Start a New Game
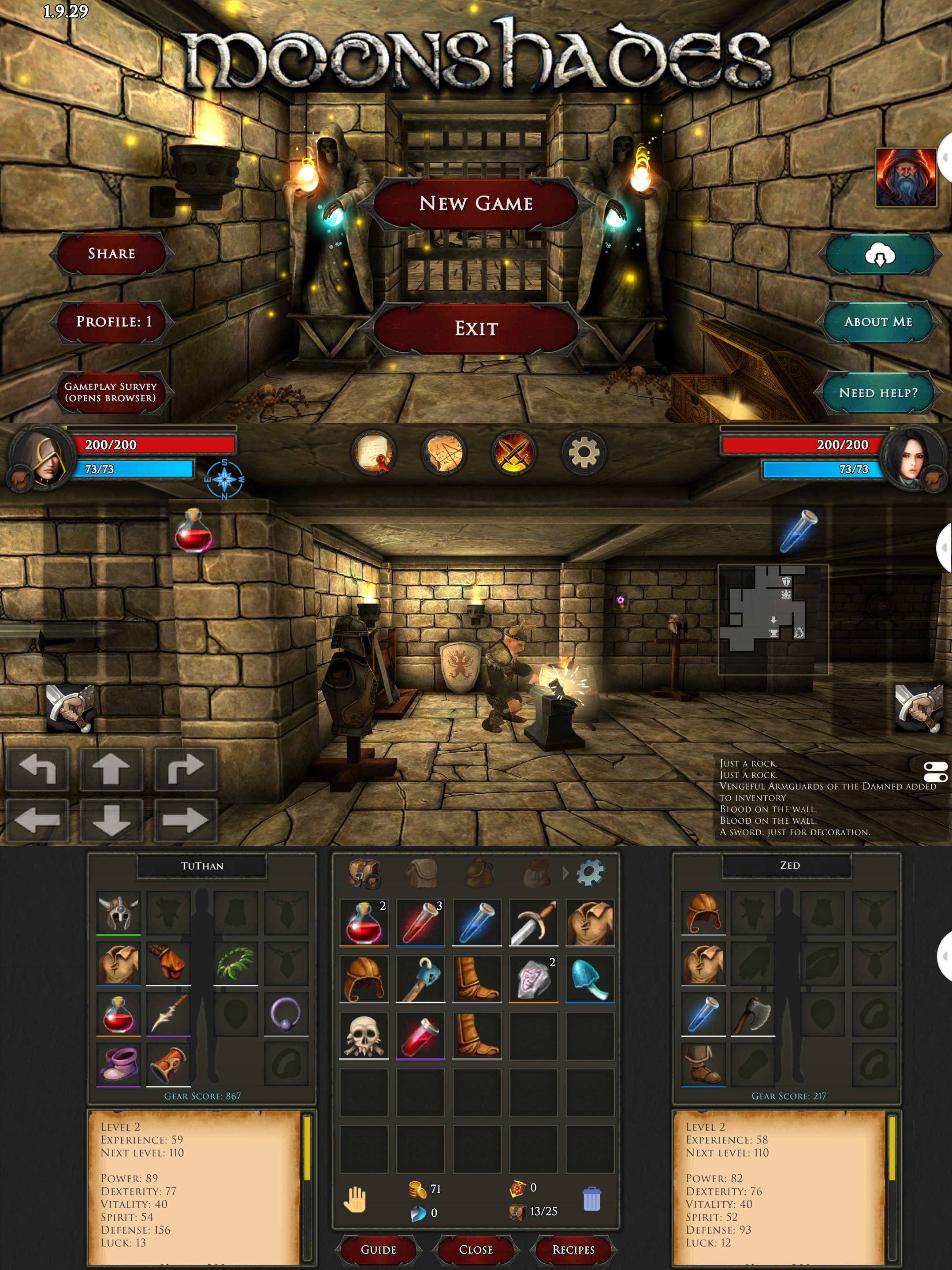Viewport: 952px width, 1270px height. coord(476,203)
